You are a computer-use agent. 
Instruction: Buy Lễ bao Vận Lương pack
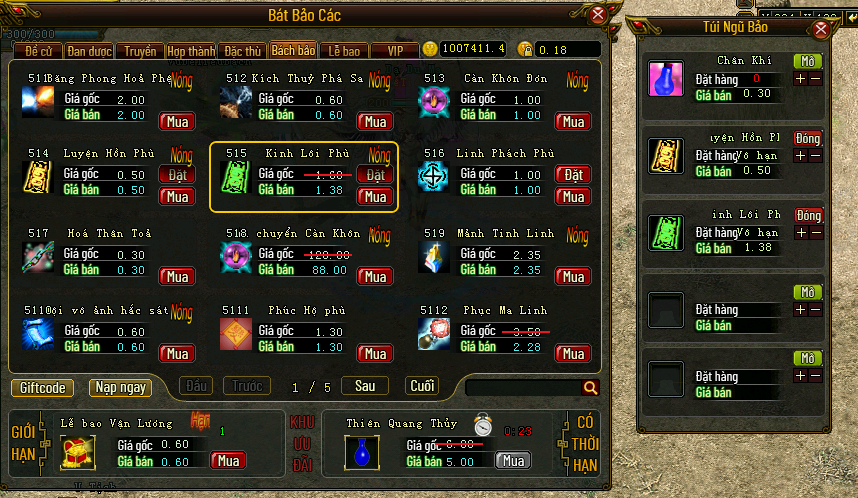(x=228, y=461)
